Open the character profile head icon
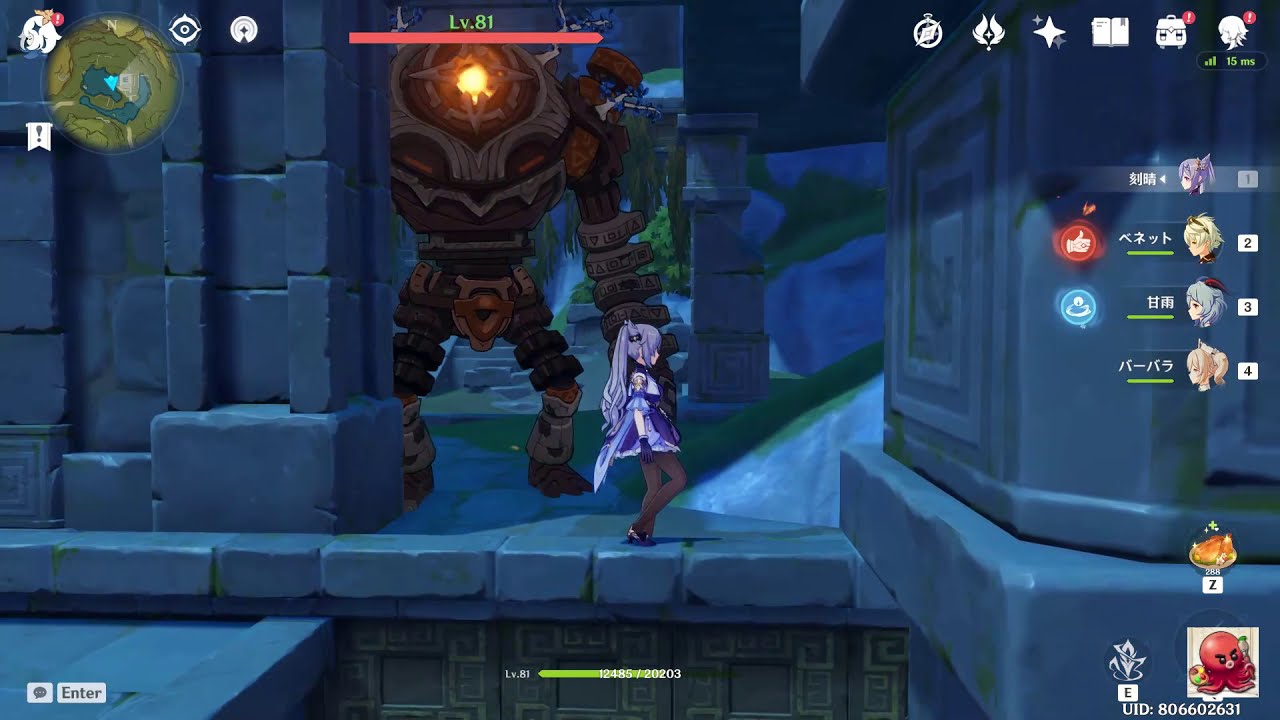Viewport: 1280px width, 720px height. (x=1232, y=33)
